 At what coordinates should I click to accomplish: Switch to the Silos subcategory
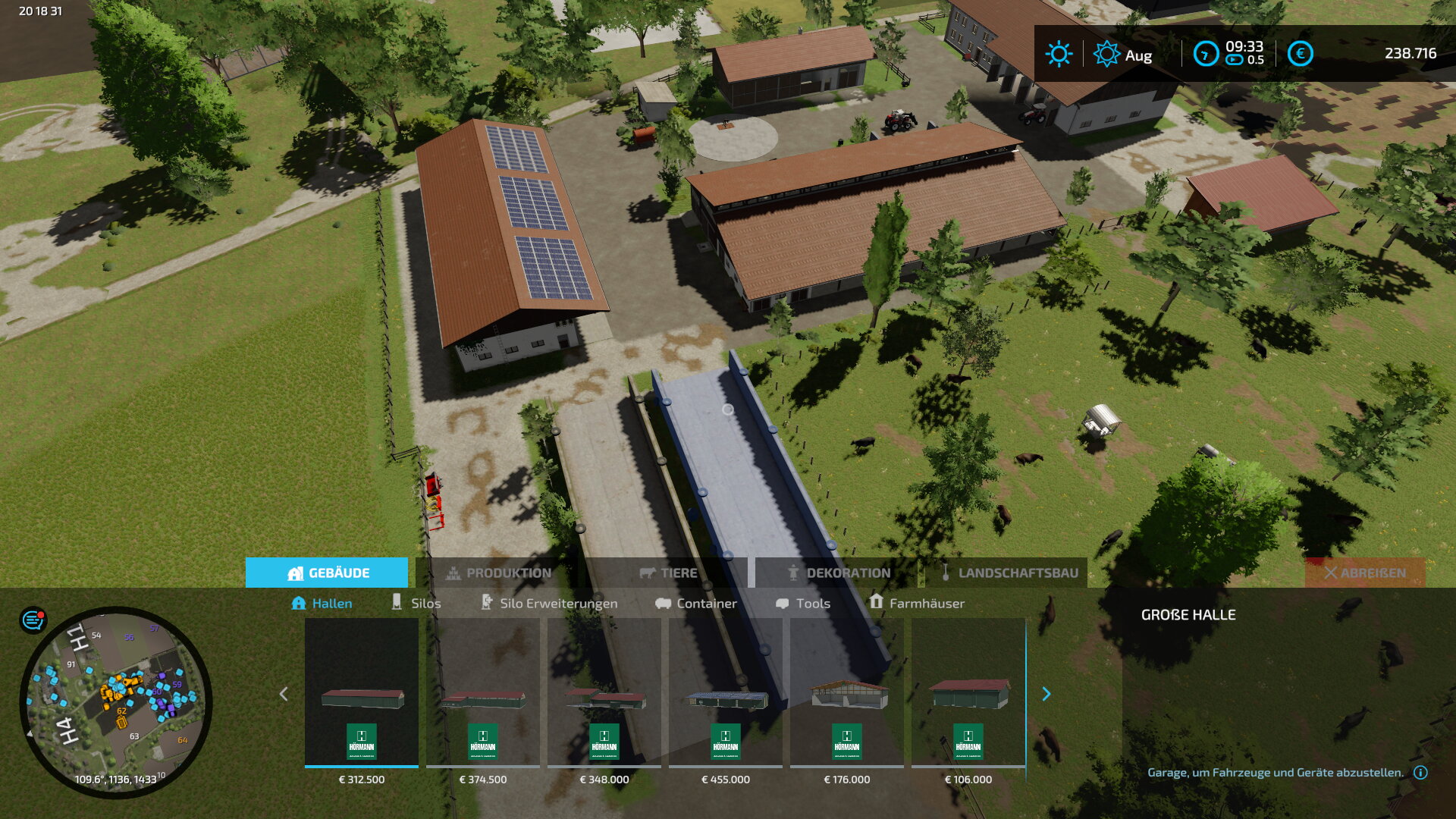[416, 603]
